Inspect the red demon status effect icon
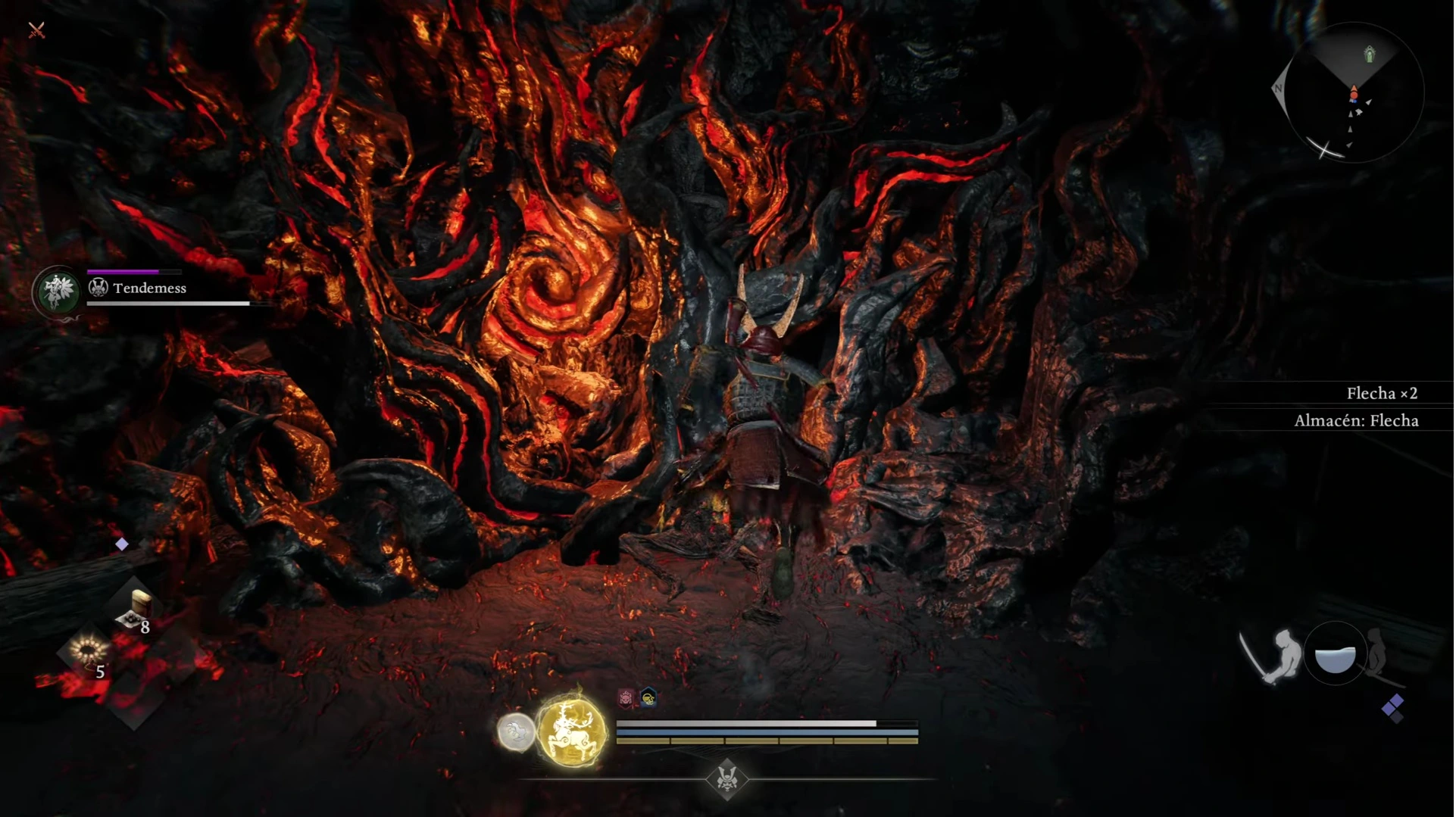This screenshot has height=817, width=1456. (626, 697)
